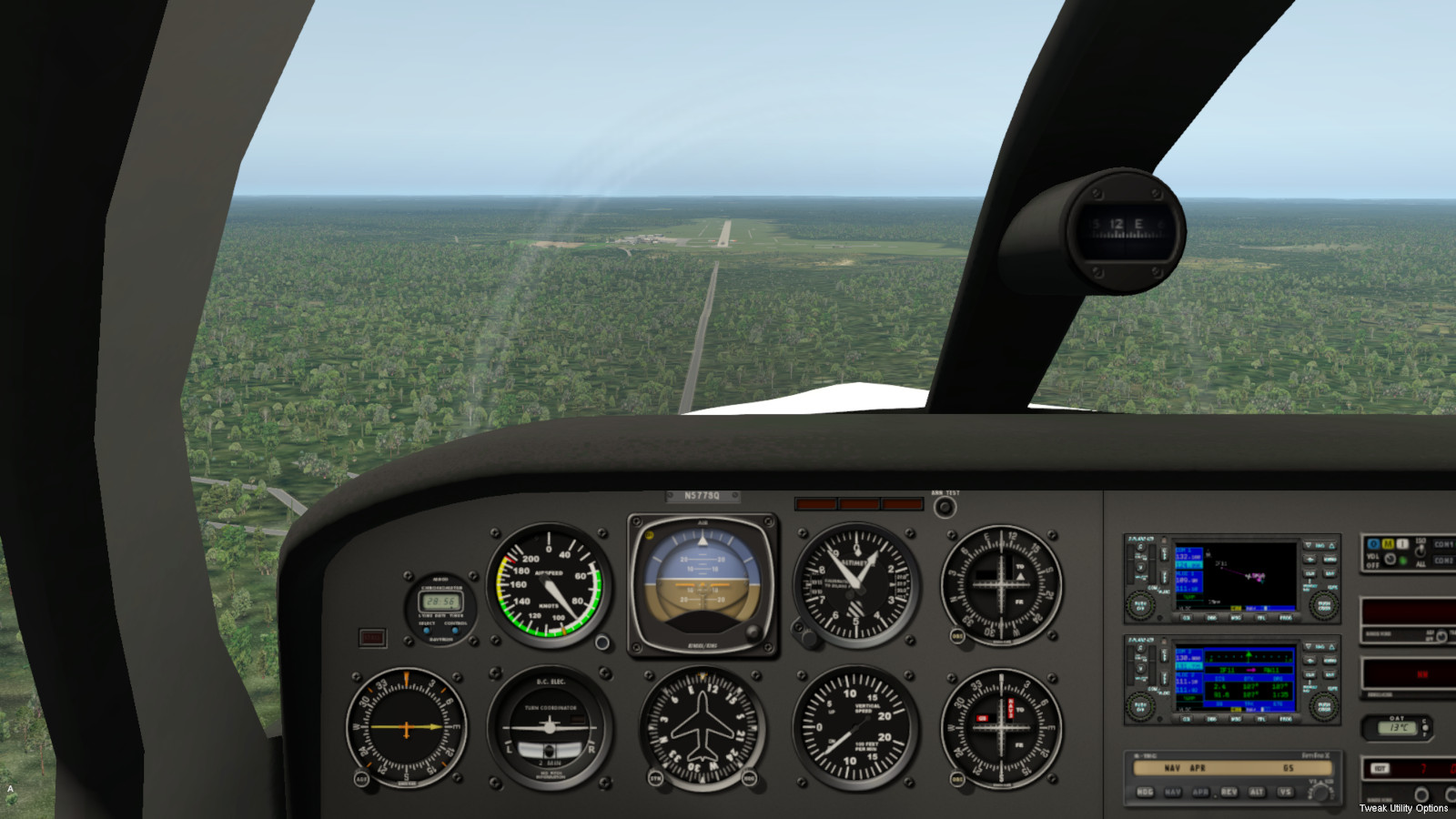Image resolution: width=1456 pixels, height=819 pixels.
Task: Select the autopilot REV button
Action: click(x=1229, y=792)
